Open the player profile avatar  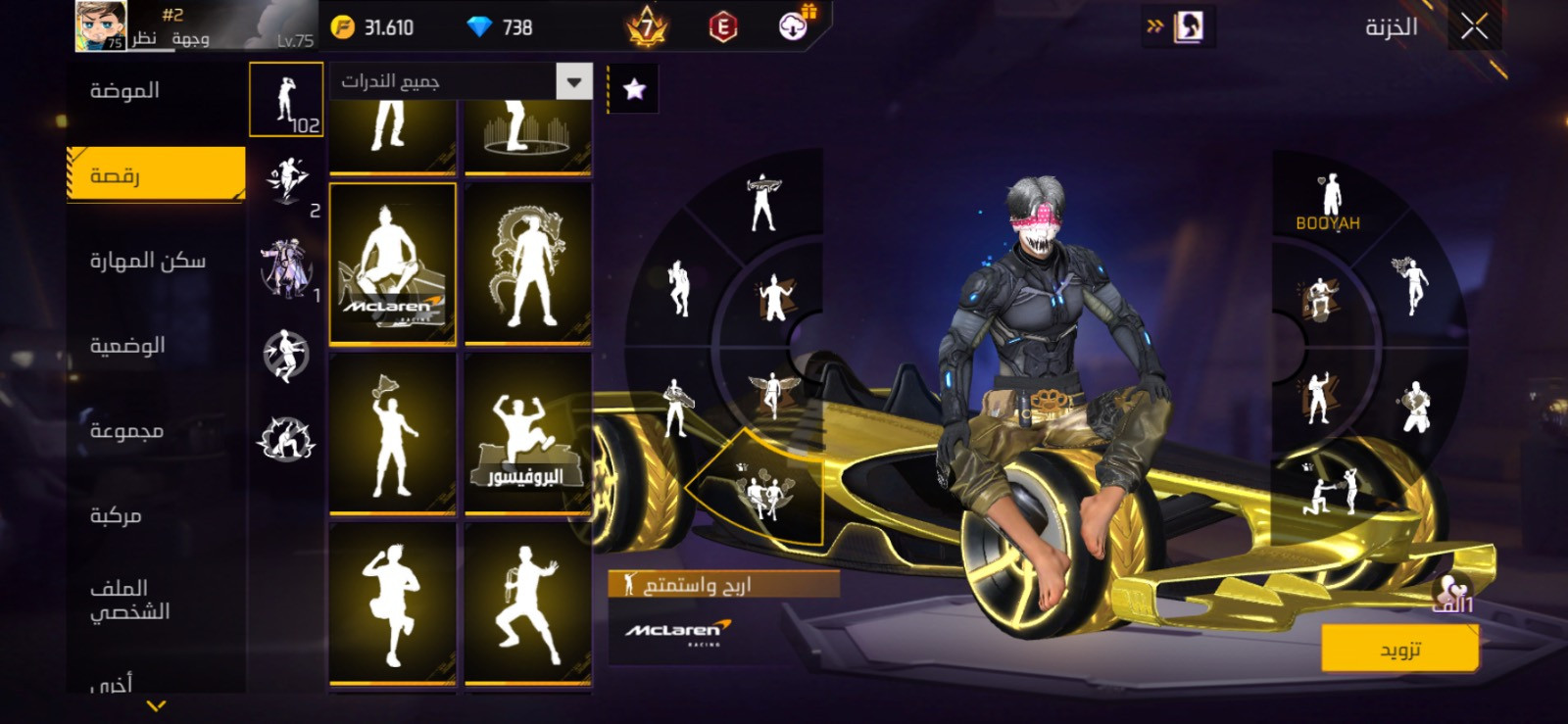pos(101,26)
